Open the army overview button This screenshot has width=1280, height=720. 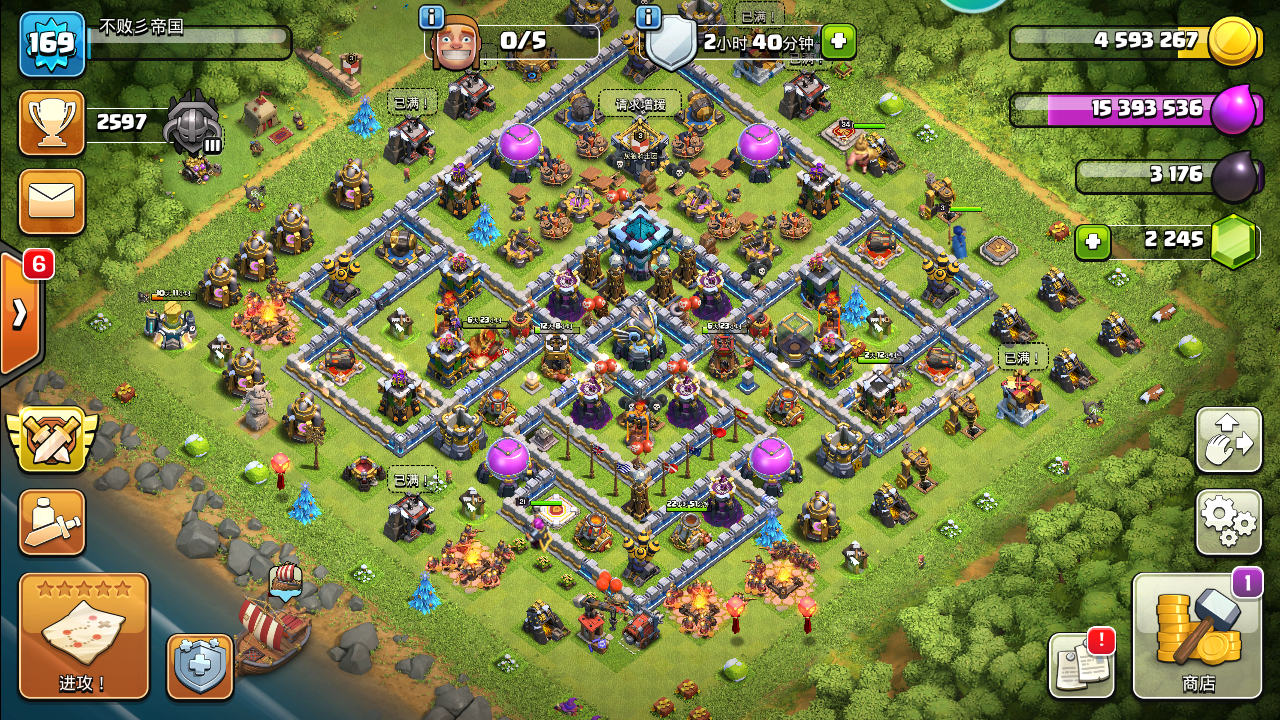(x=52, y=522)
